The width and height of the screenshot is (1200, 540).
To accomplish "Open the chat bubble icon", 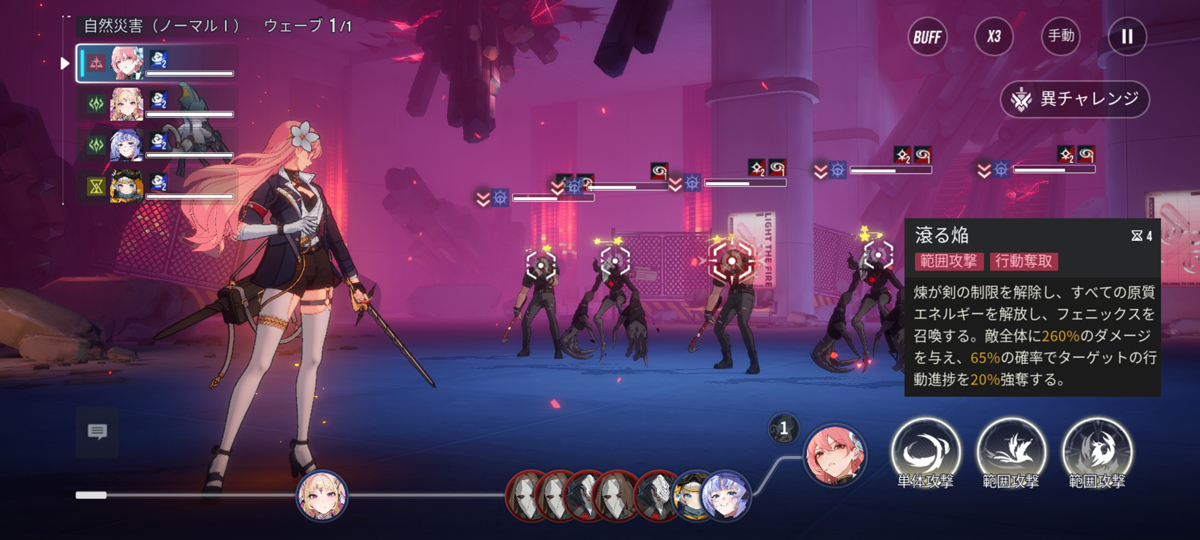I will [97, 432].
